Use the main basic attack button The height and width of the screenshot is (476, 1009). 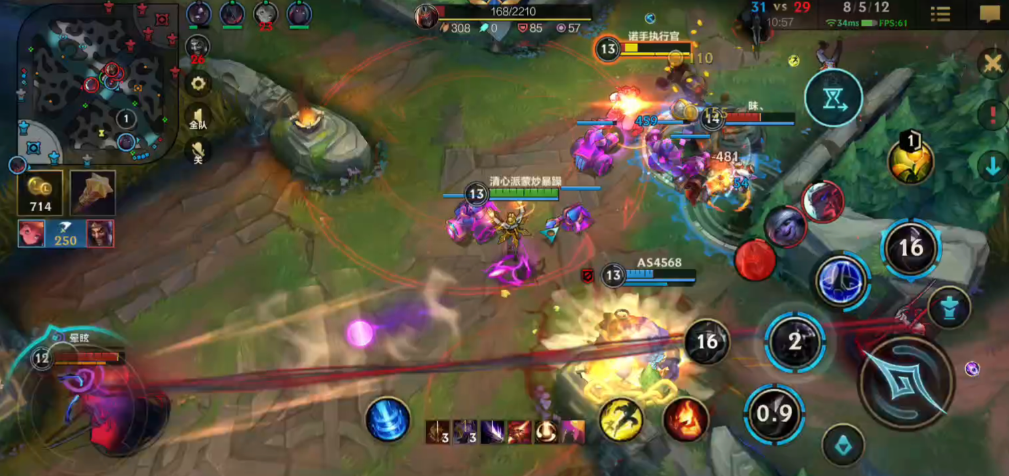[x=906, y=382]
